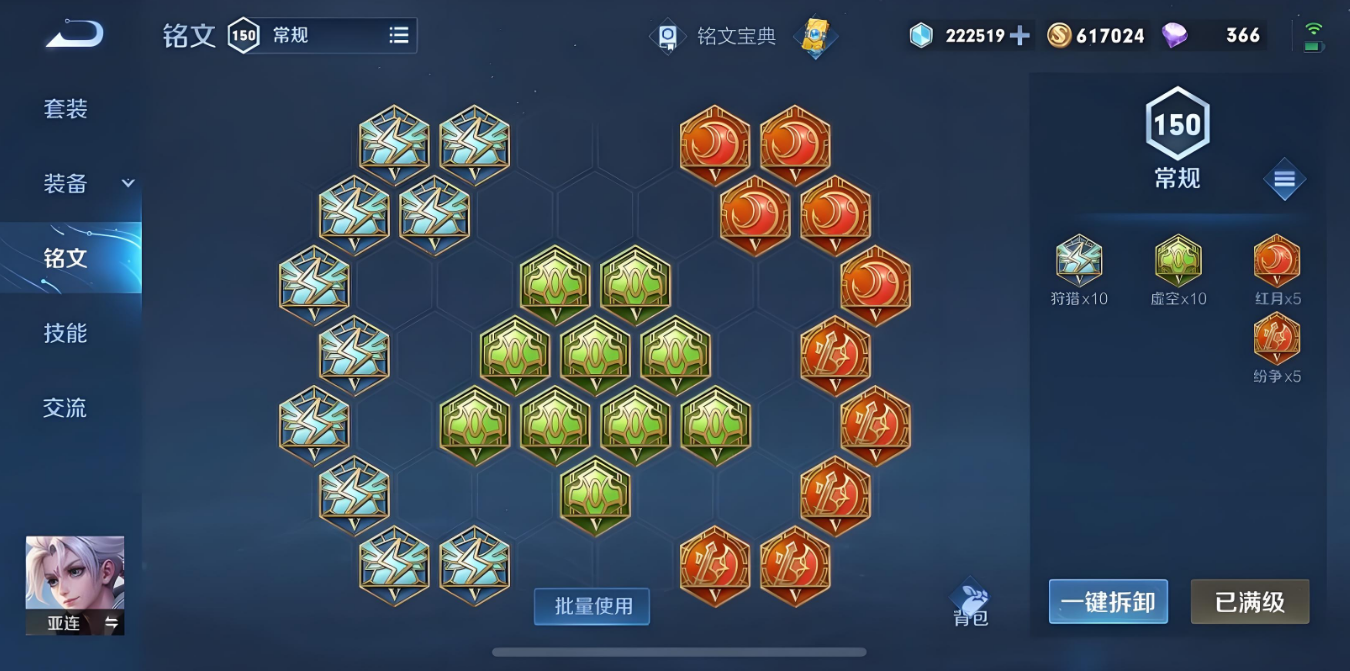
Task: Open the 套装 menu entry
Action: click(x=66, y=109)
